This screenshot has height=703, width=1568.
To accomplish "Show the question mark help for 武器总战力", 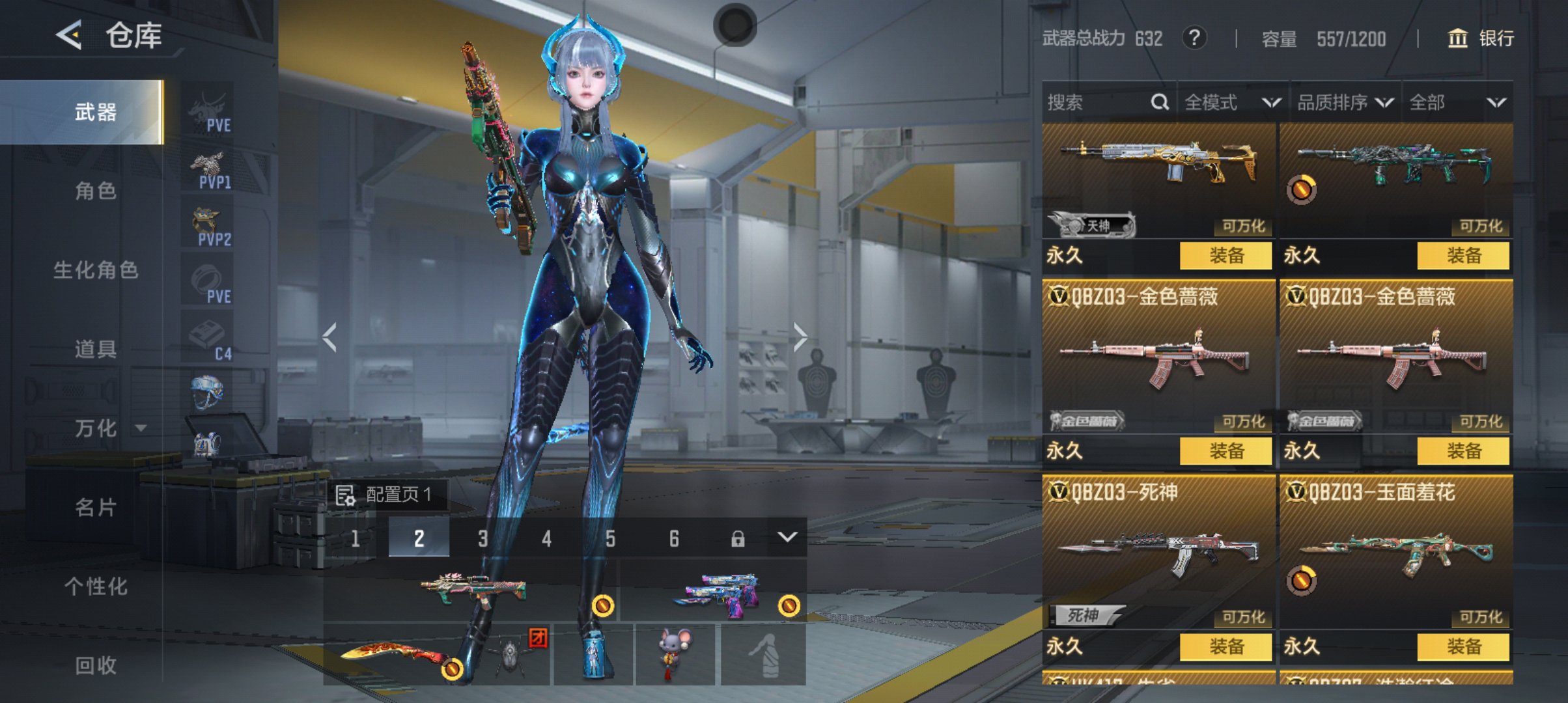I will point(1194,38).
